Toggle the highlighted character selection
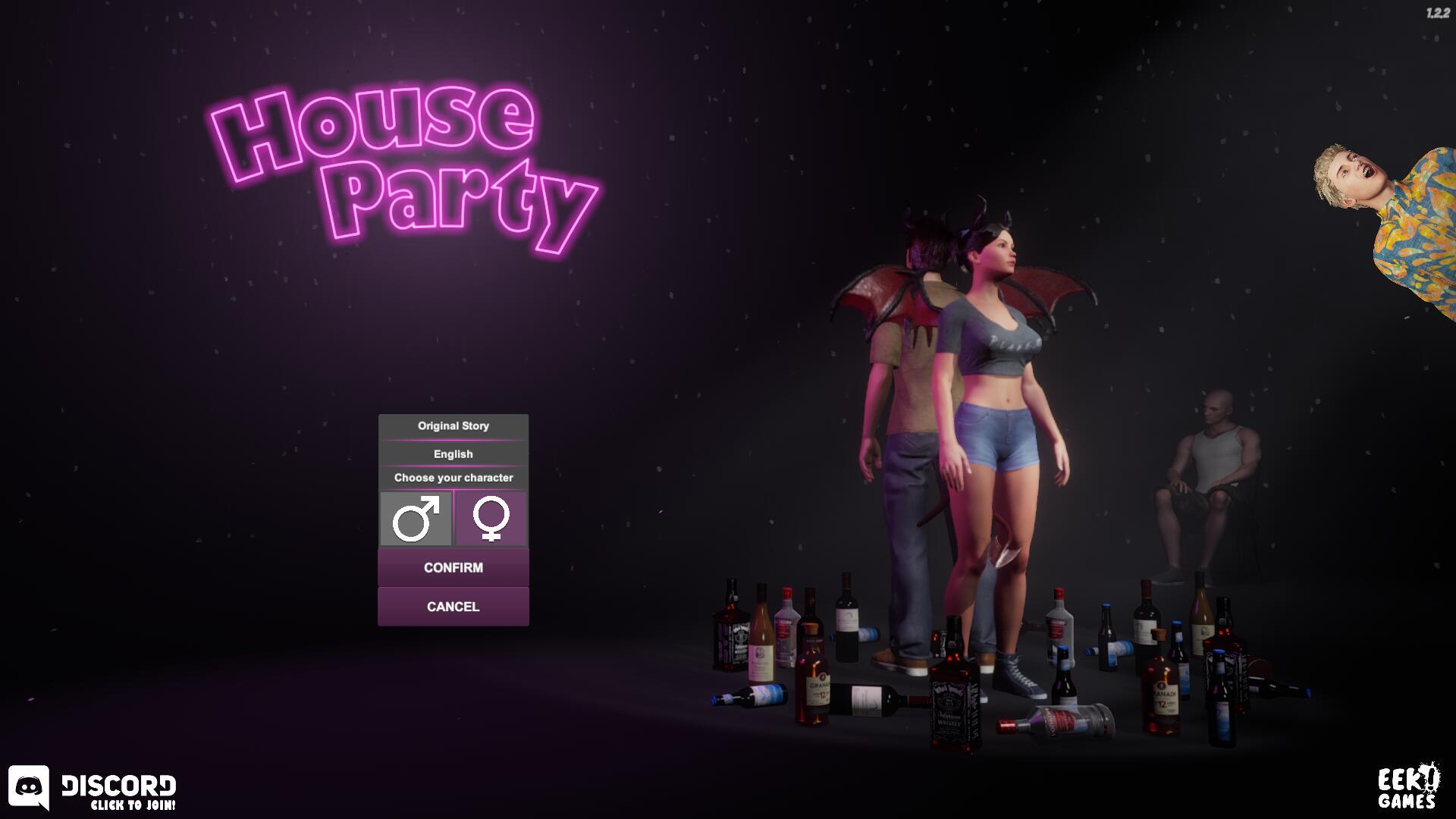 pos(416,518)
